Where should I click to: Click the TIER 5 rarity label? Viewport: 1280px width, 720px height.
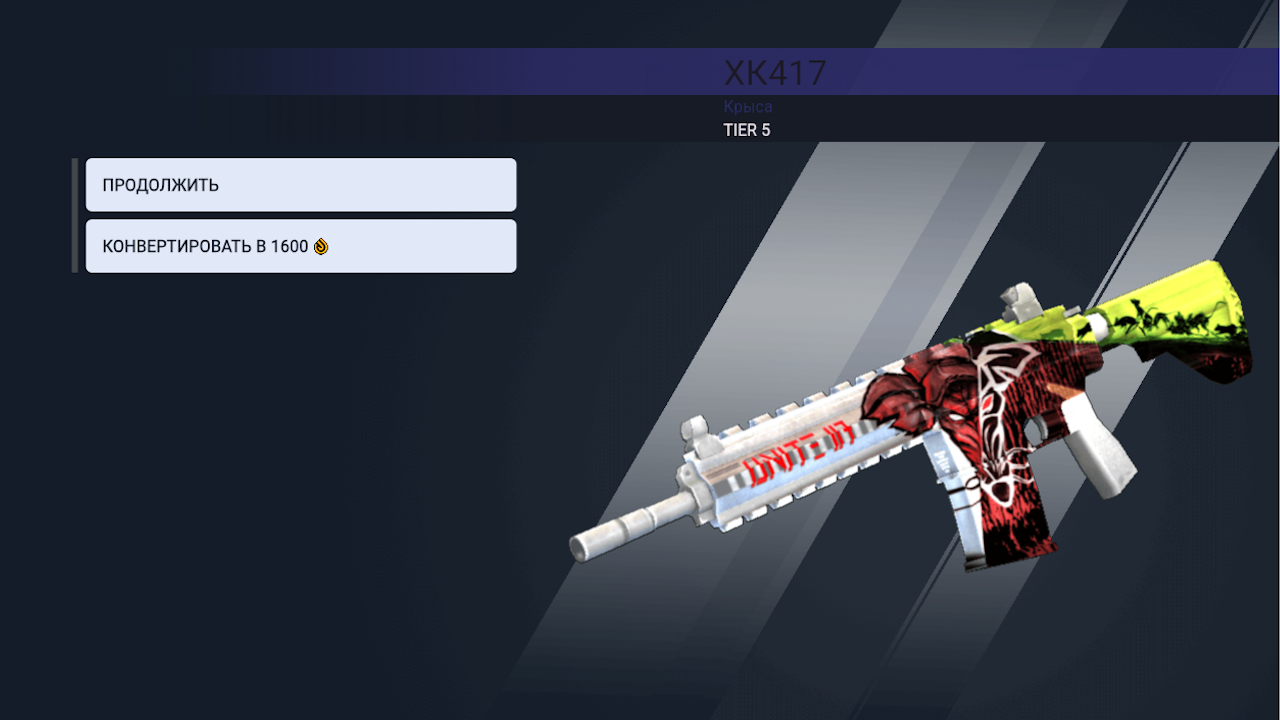(745, 129)
